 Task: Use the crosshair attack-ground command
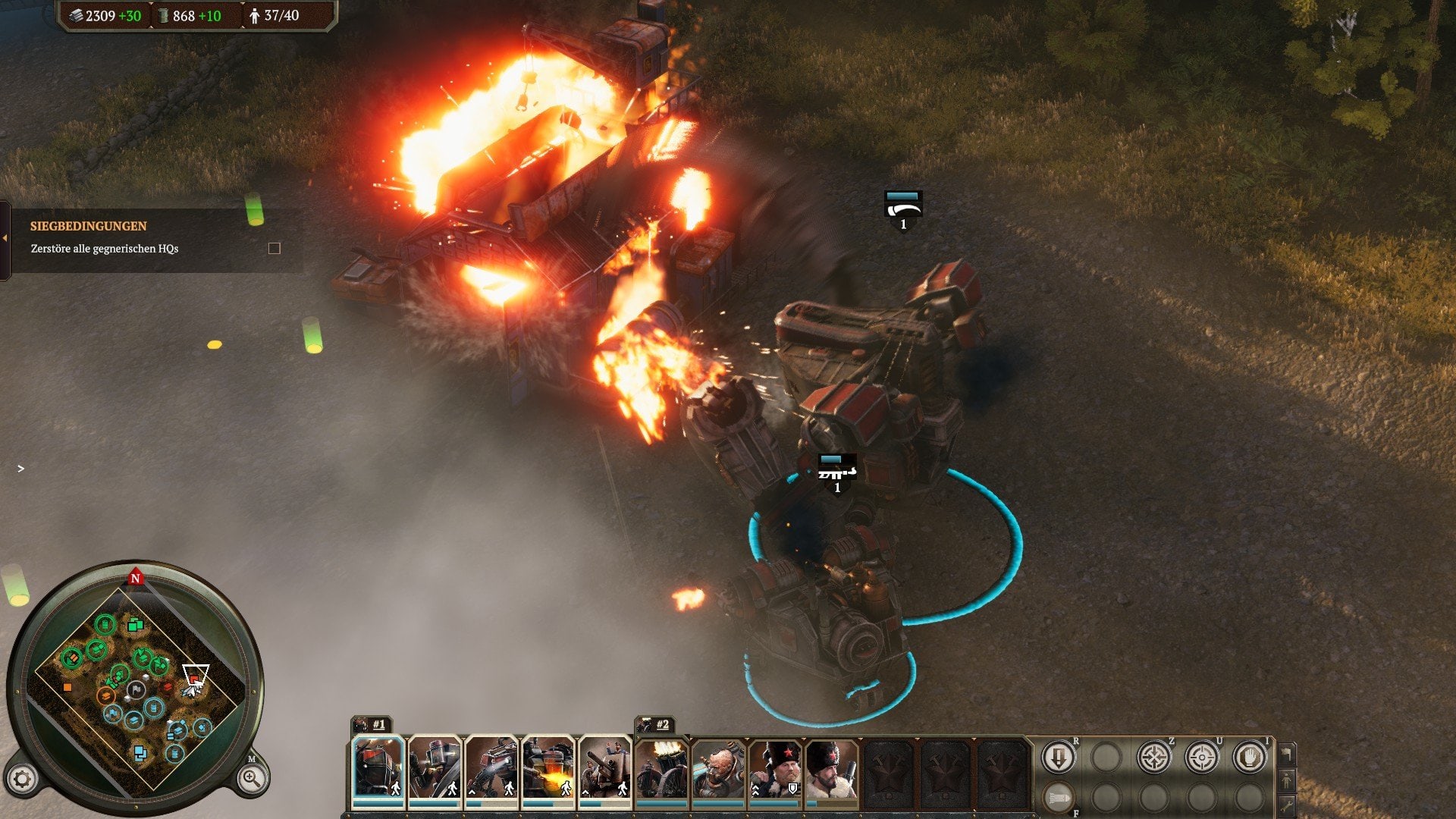pos(1201,757)
